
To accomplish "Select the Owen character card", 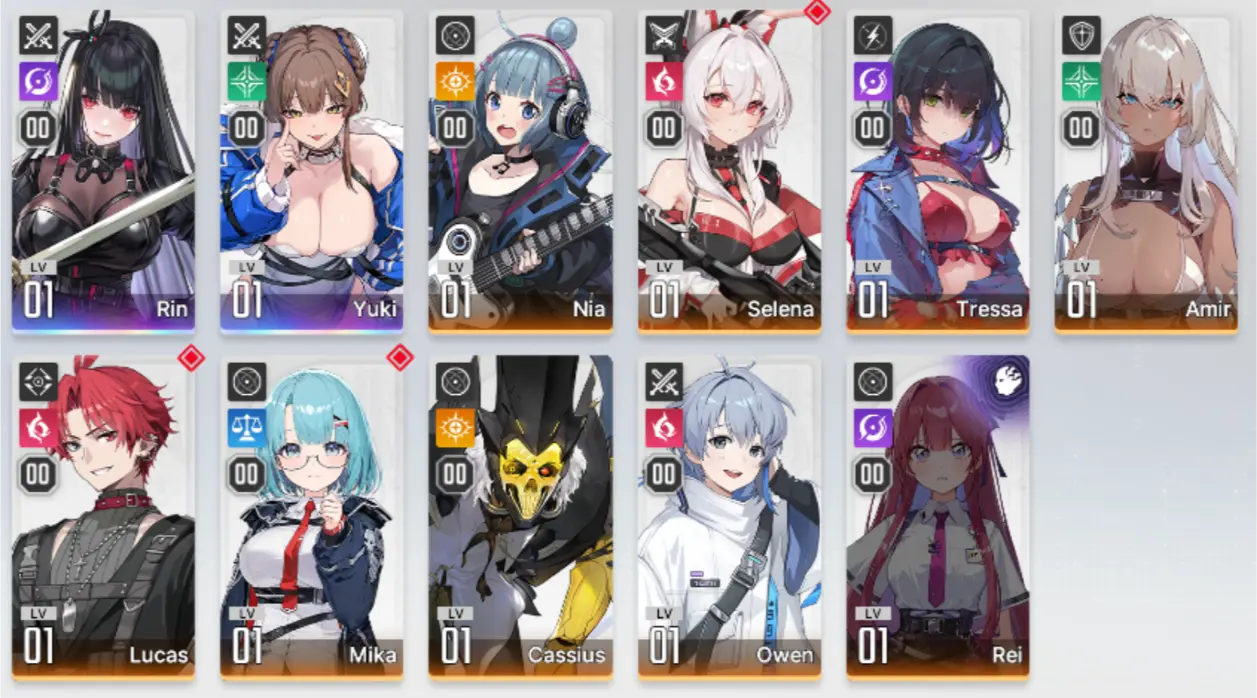I will [729, 515].
